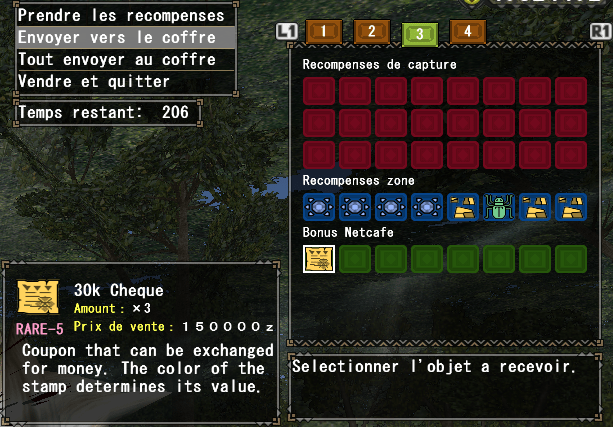The width and height of the screenshot is (613, 427).
Task: Choose 'Tout envoyer au coffre'
Action: tap(121, 60)
